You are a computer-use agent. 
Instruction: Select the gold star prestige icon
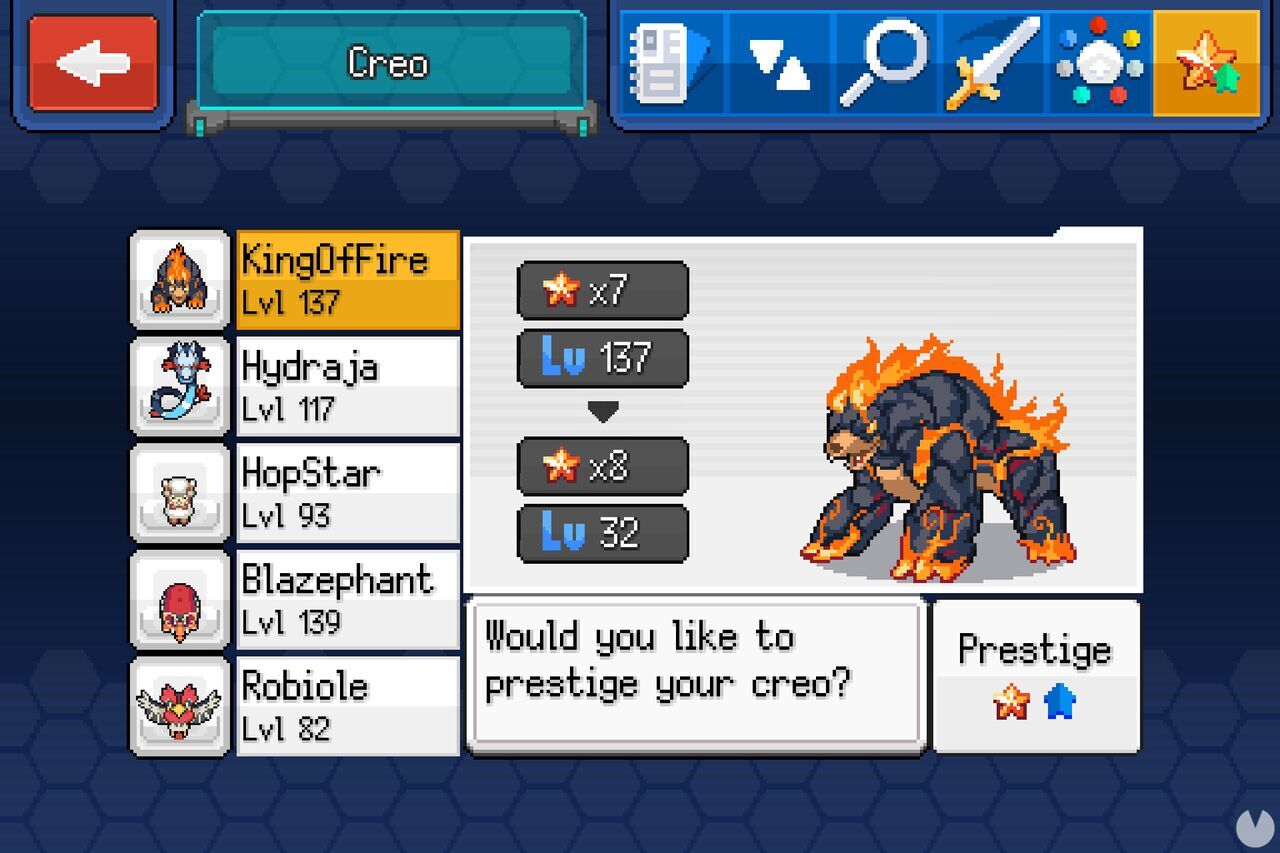(1208, 62)
